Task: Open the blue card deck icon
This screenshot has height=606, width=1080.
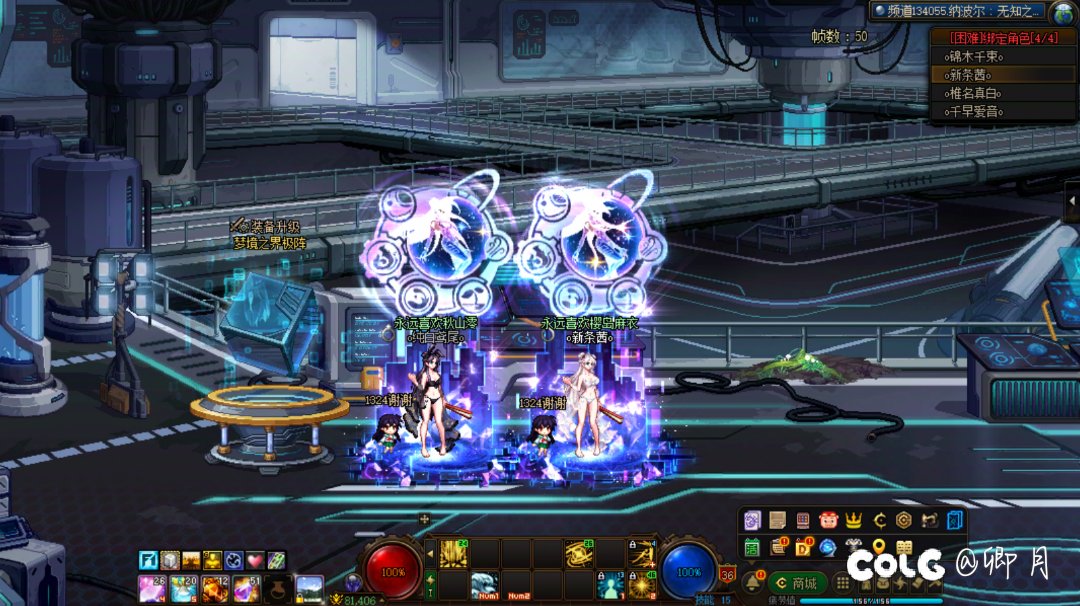Action: point(955,520)
